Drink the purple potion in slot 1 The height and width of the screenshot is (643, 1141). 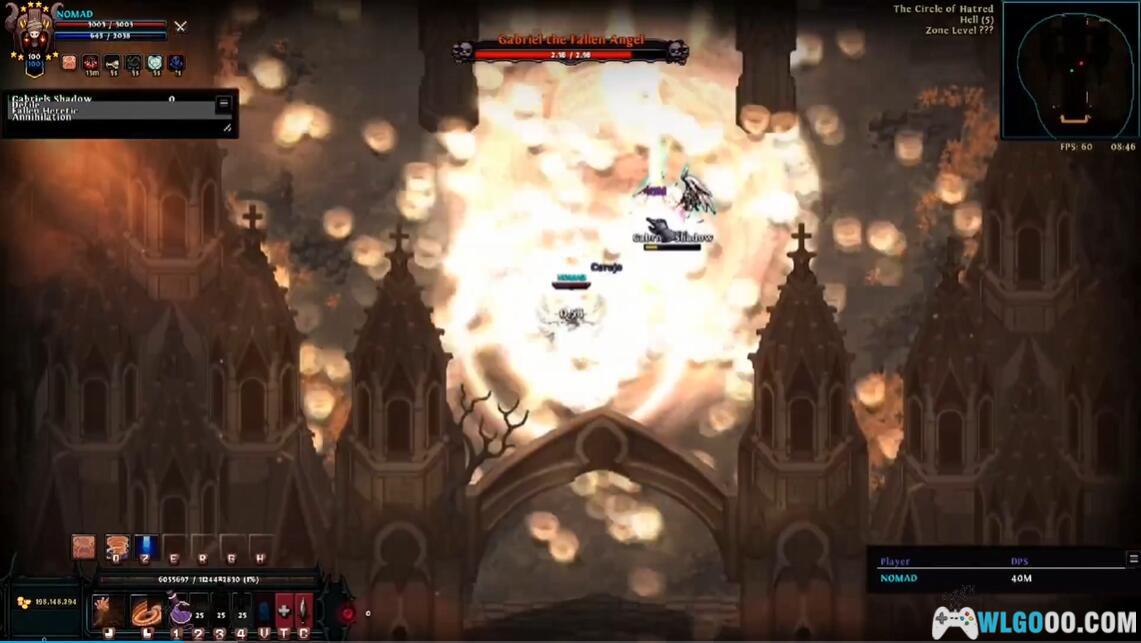click(178, 610)
